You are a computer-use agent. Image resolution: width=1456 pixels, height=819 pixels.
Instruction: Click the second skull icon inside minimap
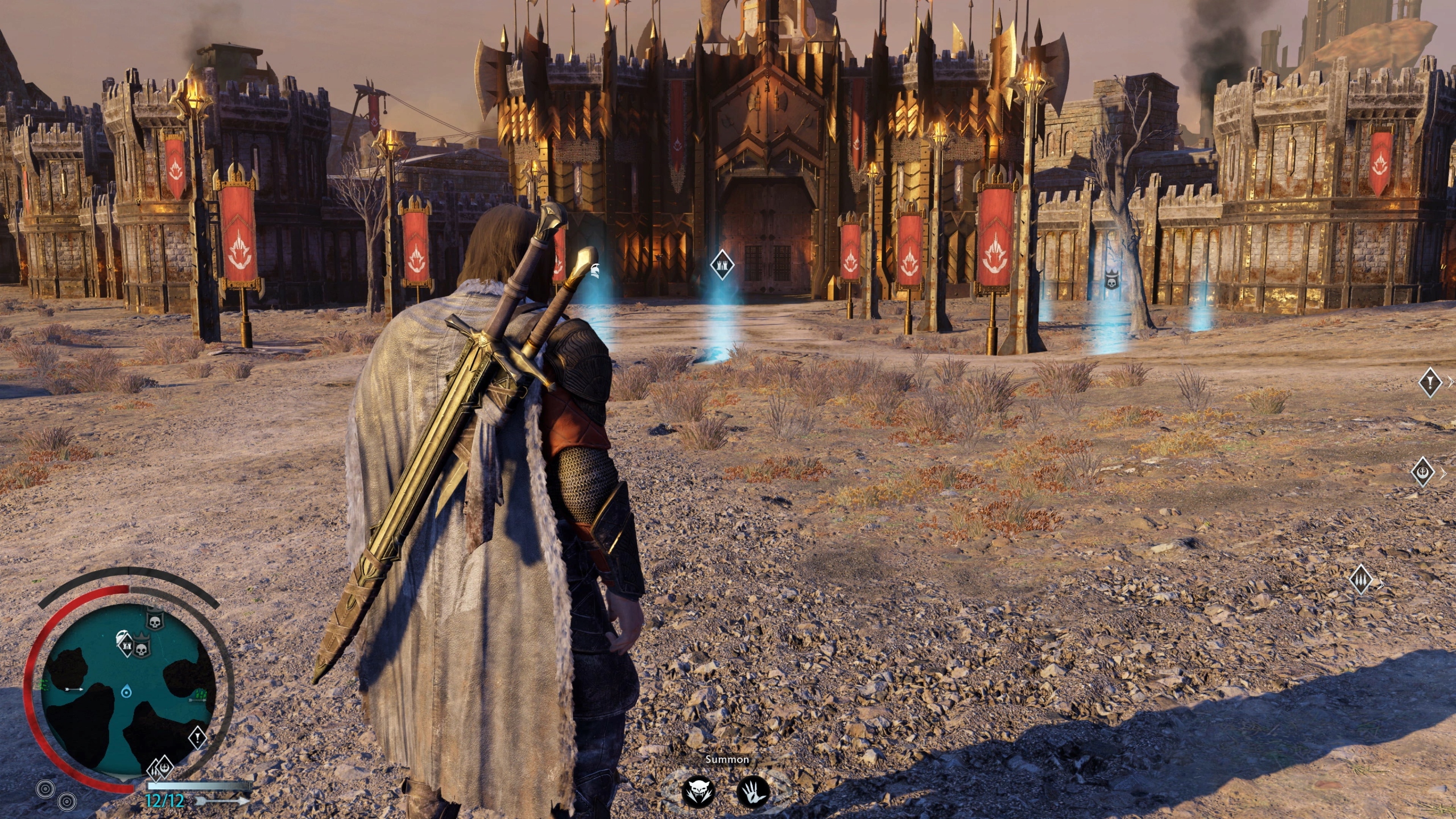click(141, 650)
